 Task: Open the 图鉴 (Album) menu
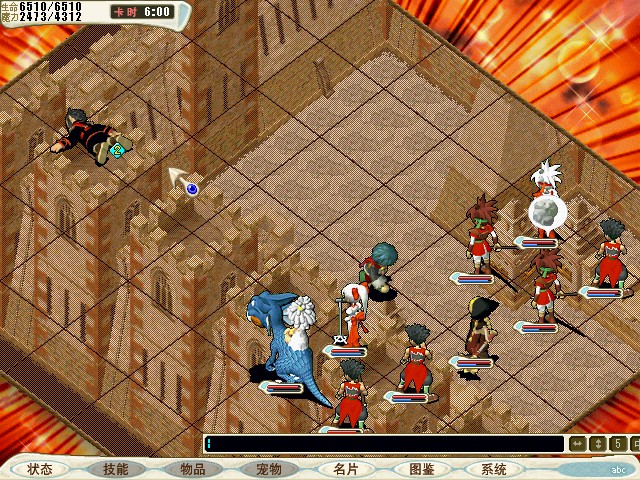pyautogui.click(x=420, y=469)
